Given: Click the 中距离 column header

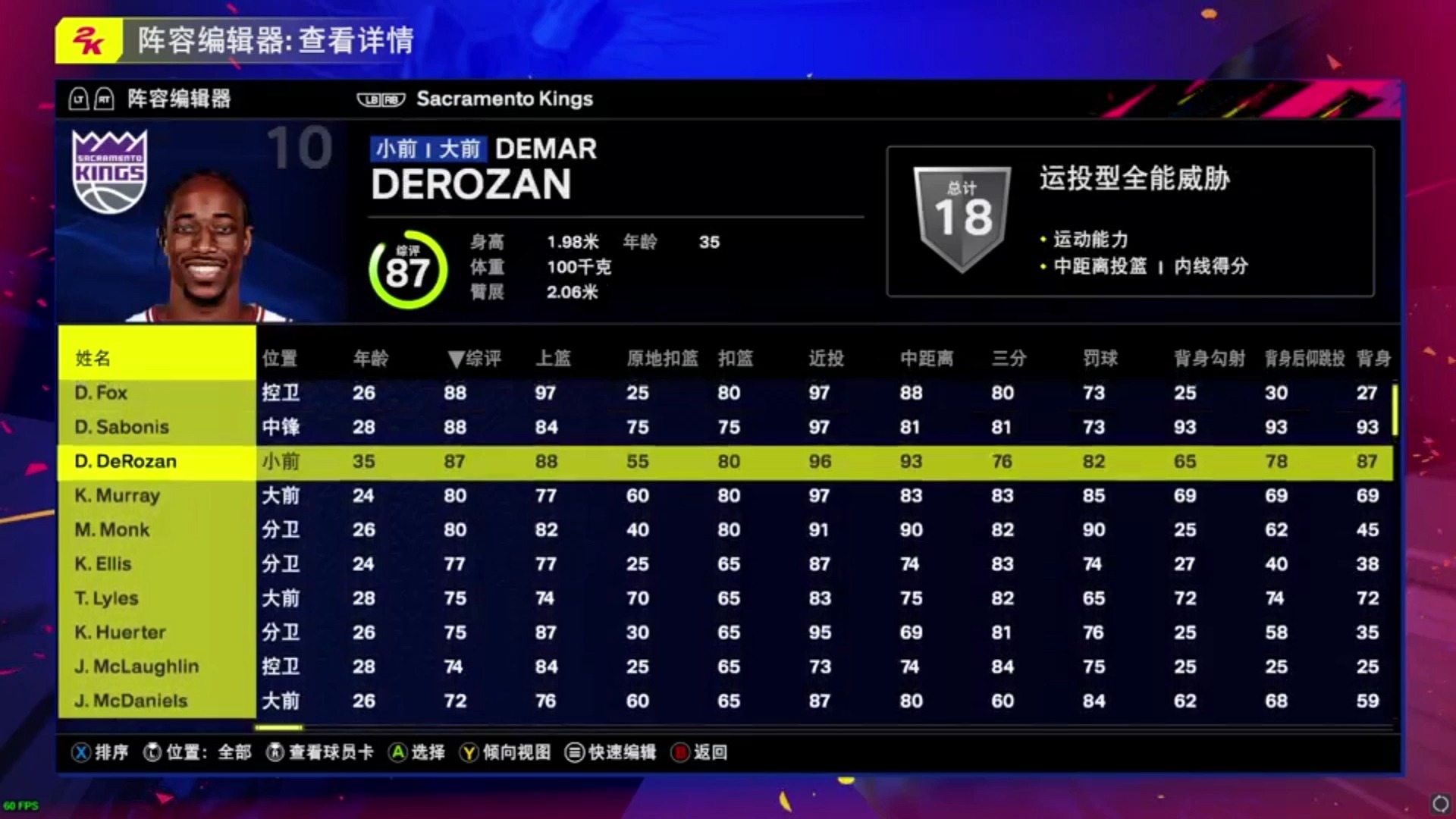Looking at the screenshot, I should (x=927, y=359).
